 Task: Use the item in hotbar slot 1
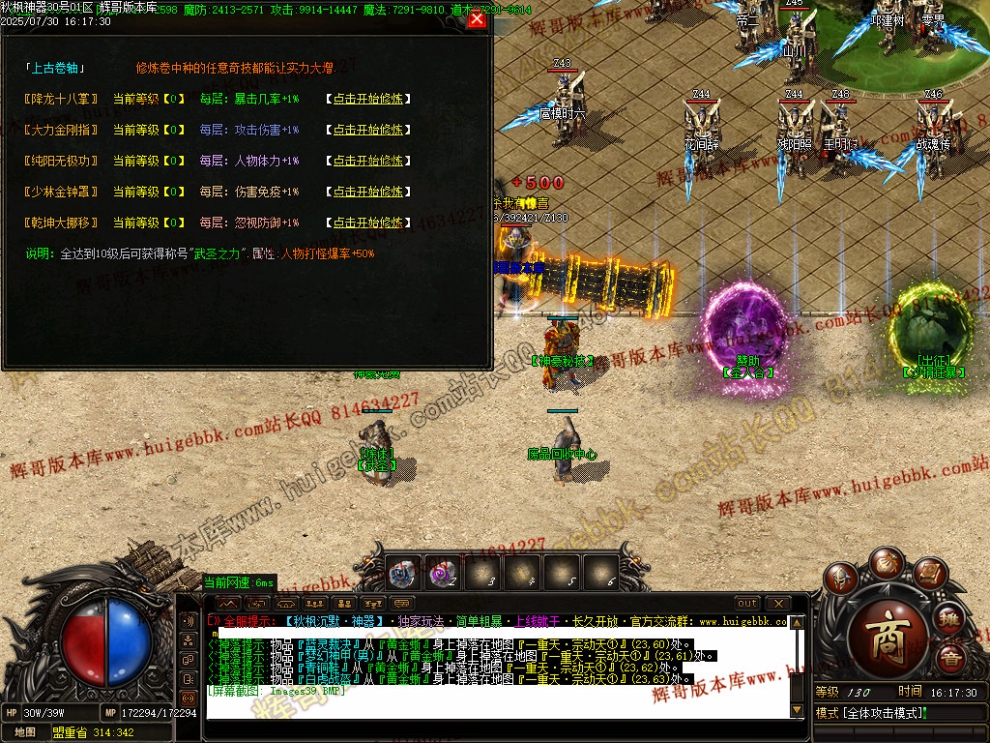point(402,573)
